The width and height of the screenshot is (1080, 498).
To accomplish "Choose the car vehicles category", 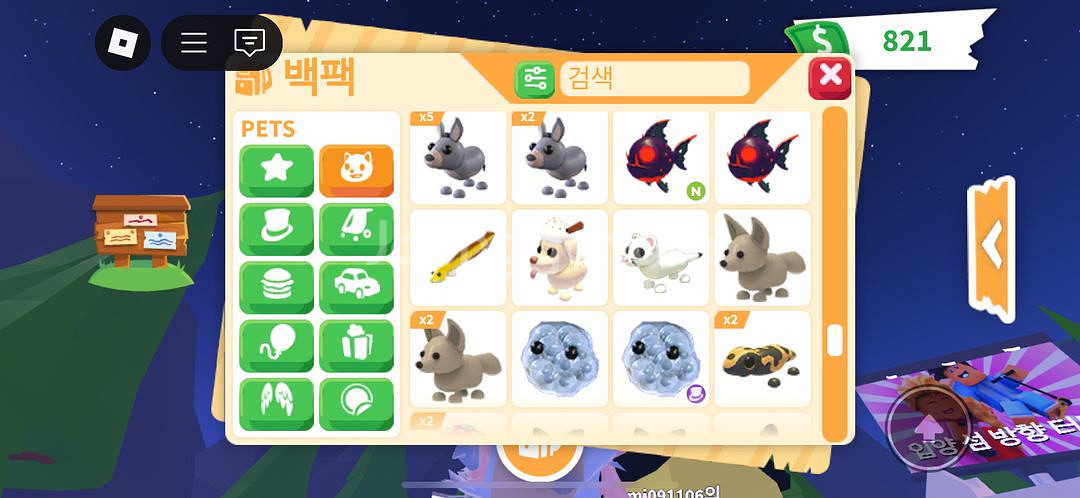I will pyautogui.click(x=356, y=288).
